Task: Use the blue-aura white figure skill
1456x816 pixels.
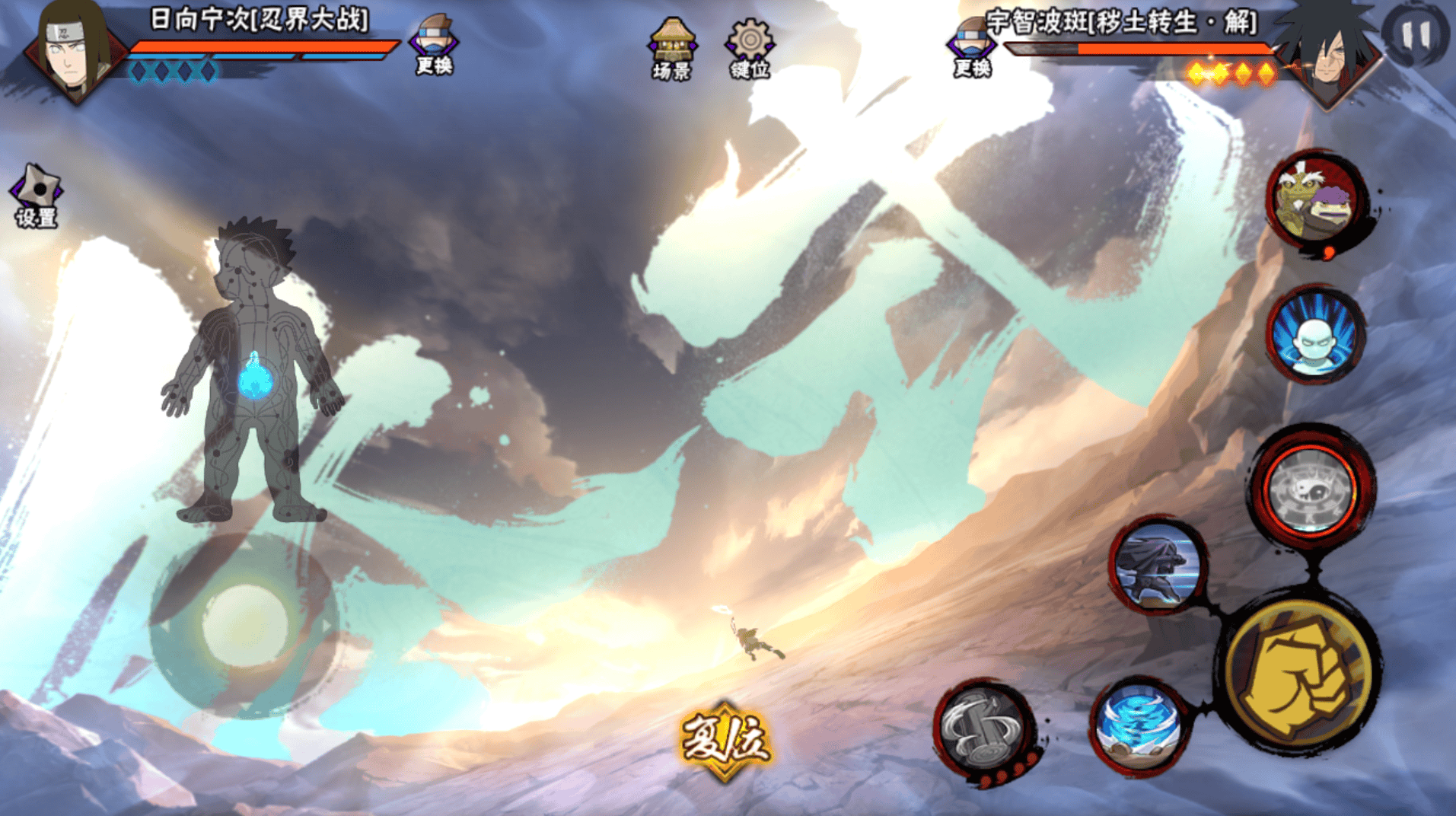Action: [x=1315, y=335]
